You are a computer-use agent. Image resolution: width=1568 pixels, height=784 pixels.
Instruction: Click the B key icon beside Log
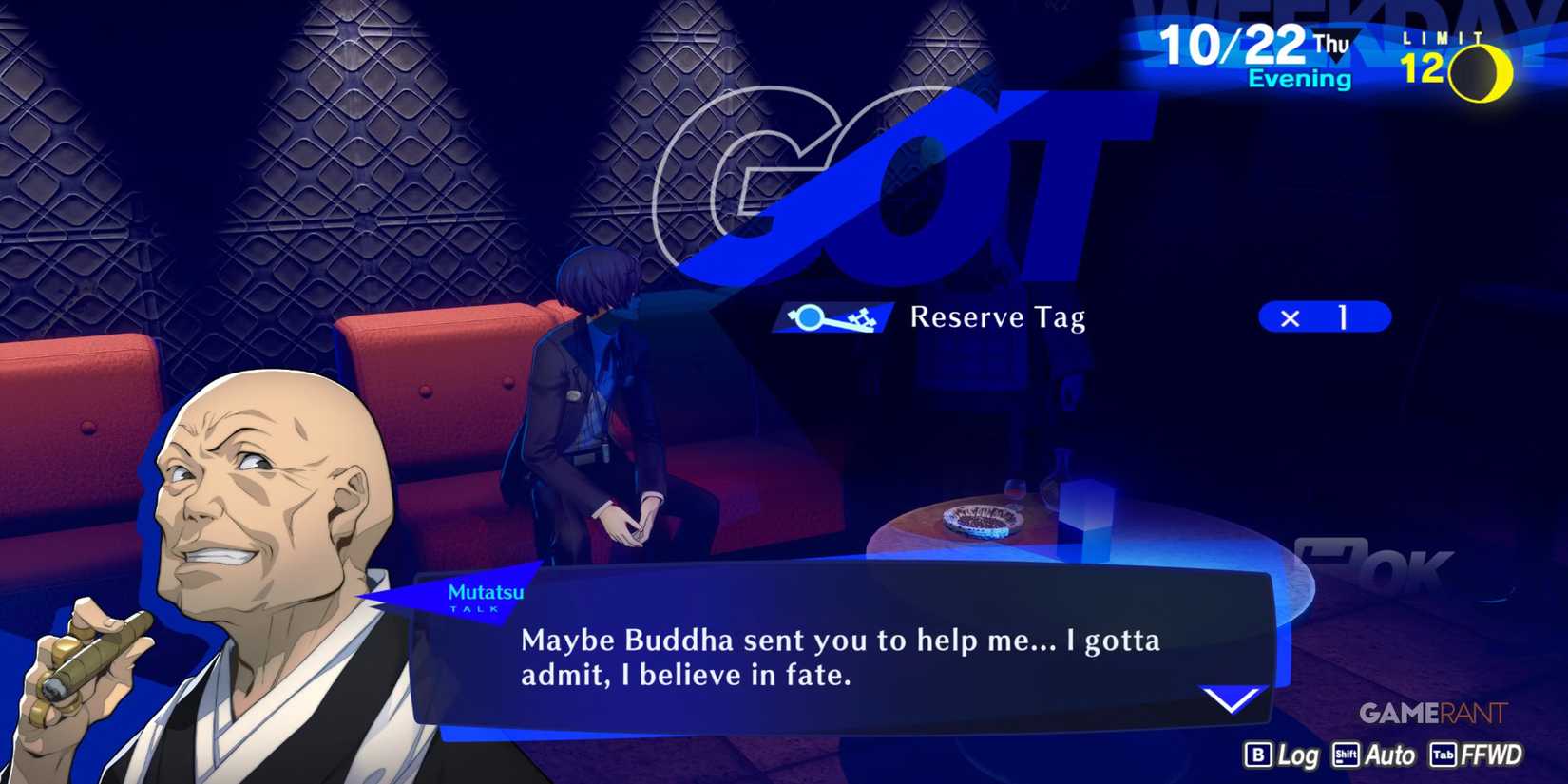tap(1256, 756)
